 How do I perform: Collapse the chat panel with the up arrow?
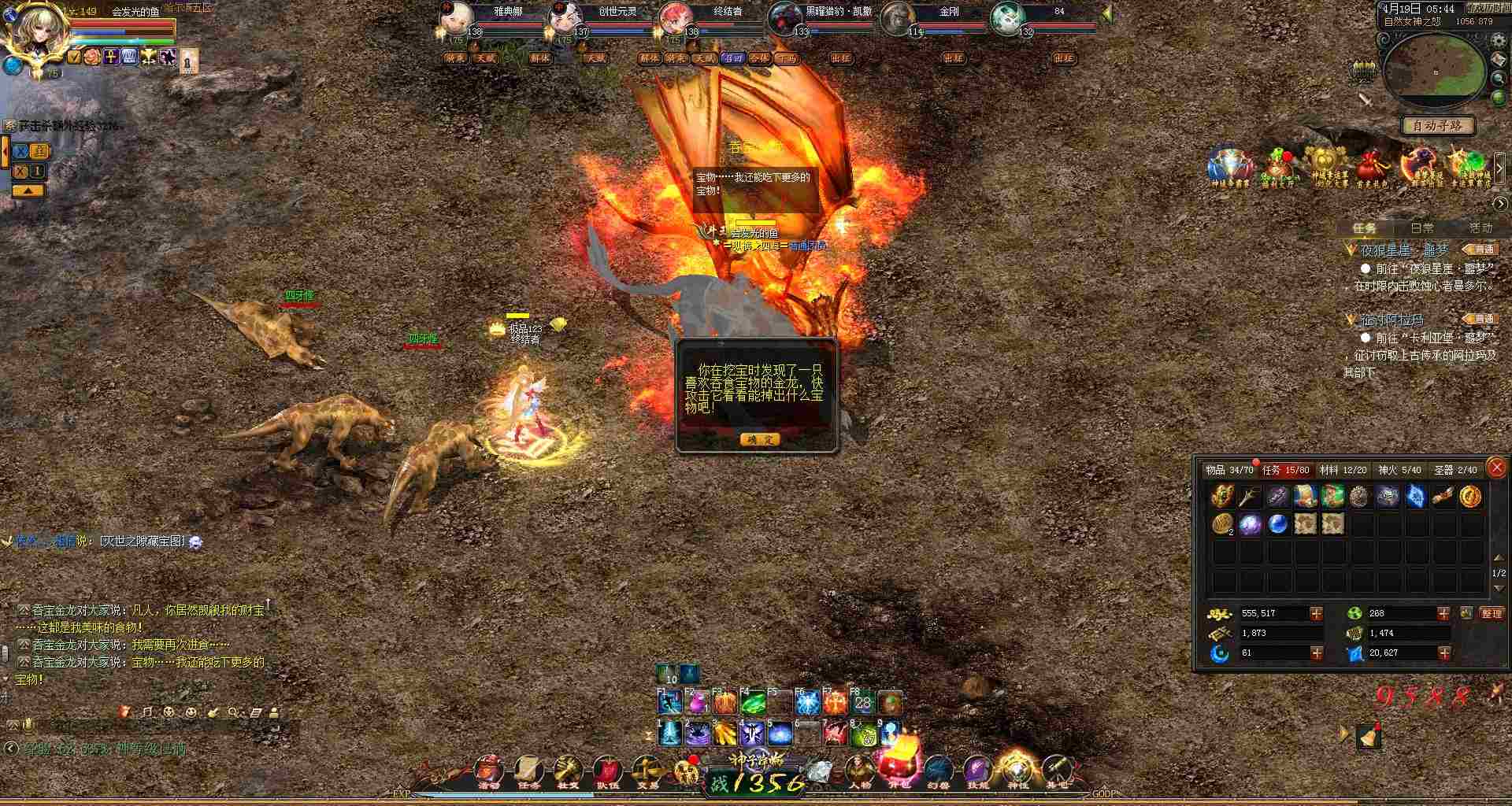(28, 190)
